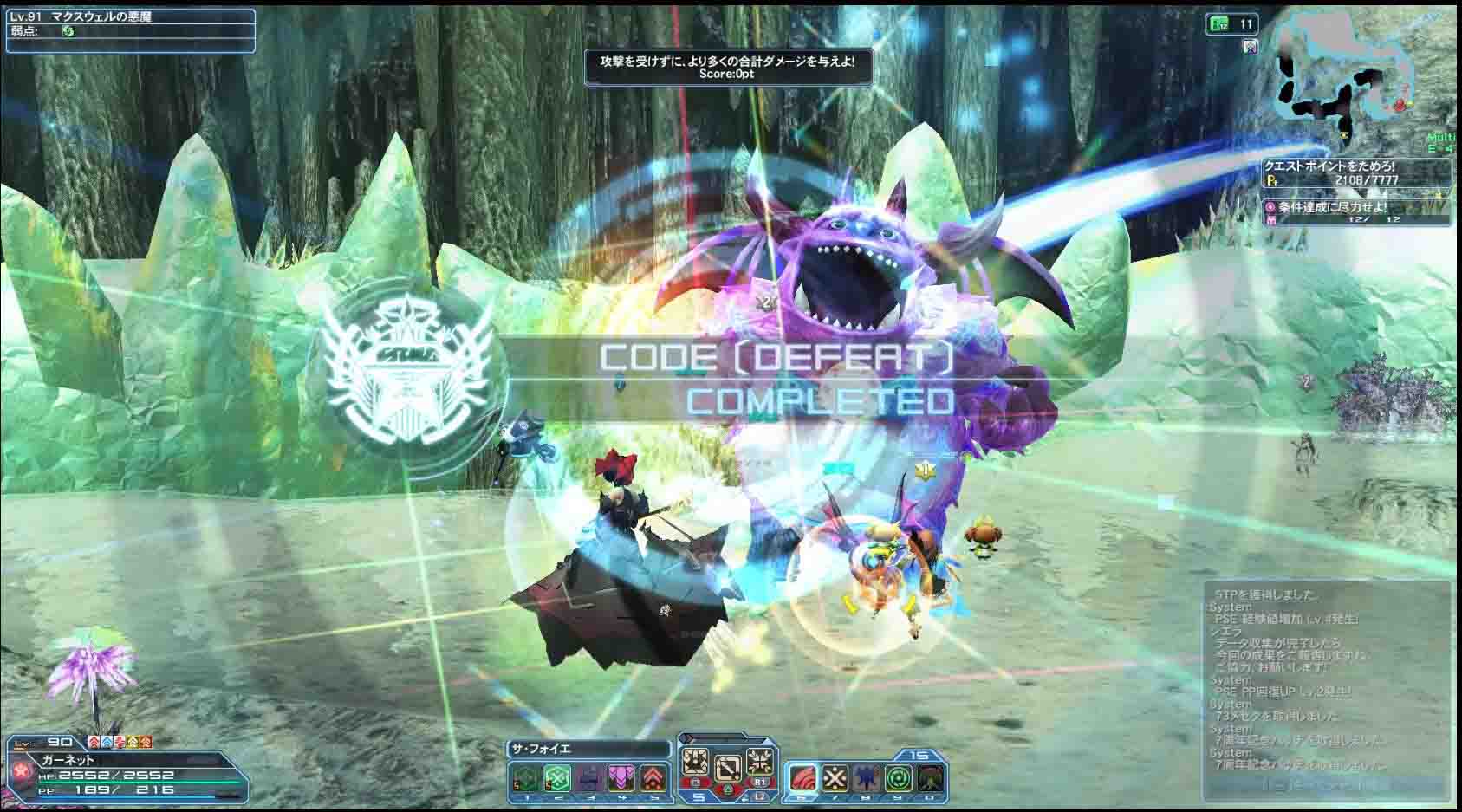The width and height of the screenshot is (1462, 812).
Task: Open the ガーネット character status panel
Action: coord(130,774)
